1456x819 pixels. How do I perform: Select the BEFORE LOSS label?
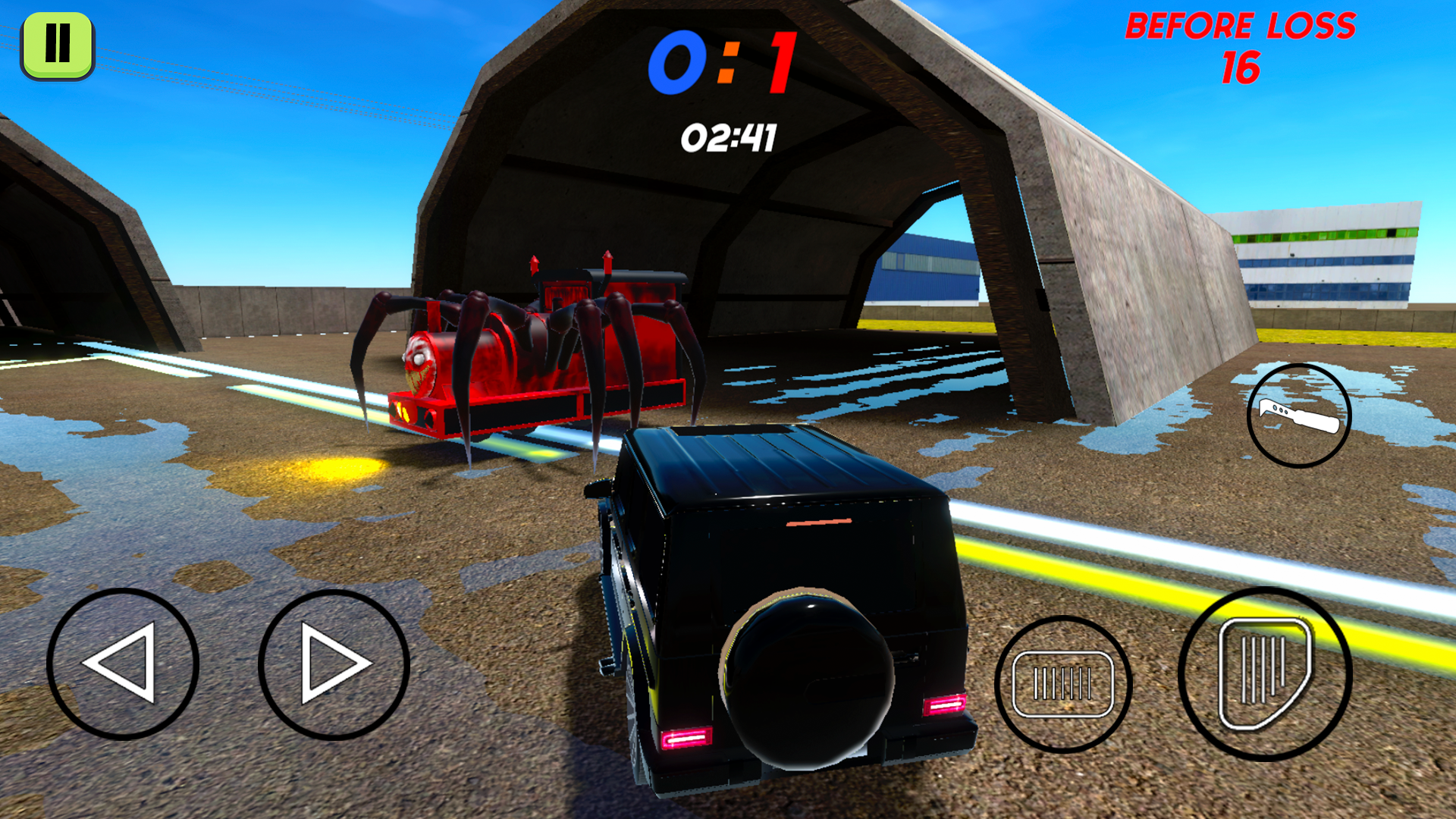click(1244, 29)
